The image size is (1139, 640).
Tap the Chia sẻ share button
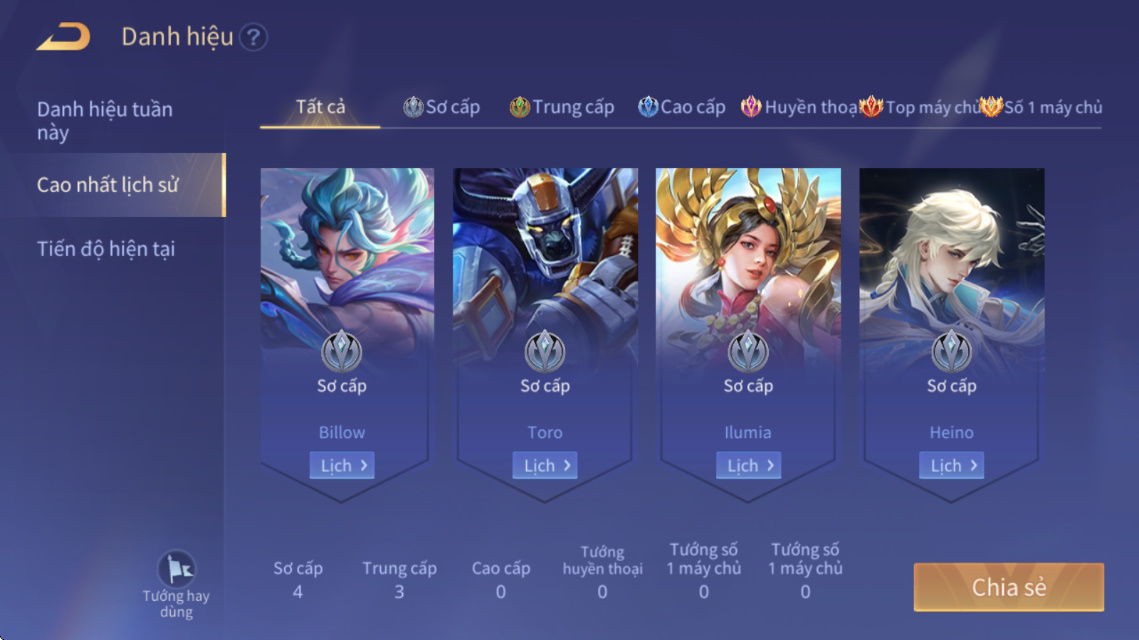(1008, 587)
